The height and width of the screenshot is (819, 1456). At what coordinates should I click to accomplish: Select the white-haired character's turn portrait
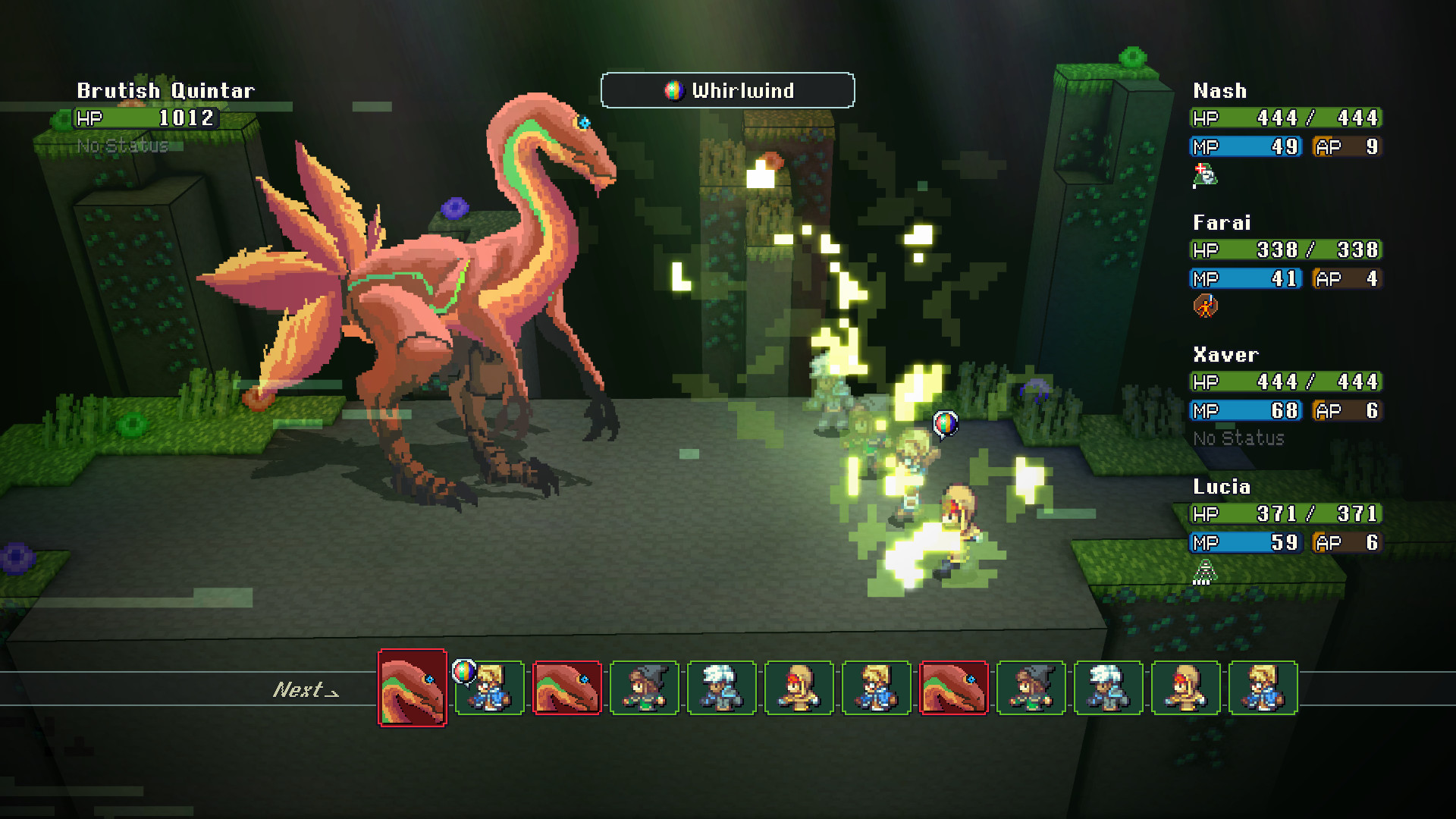point(722,688)
